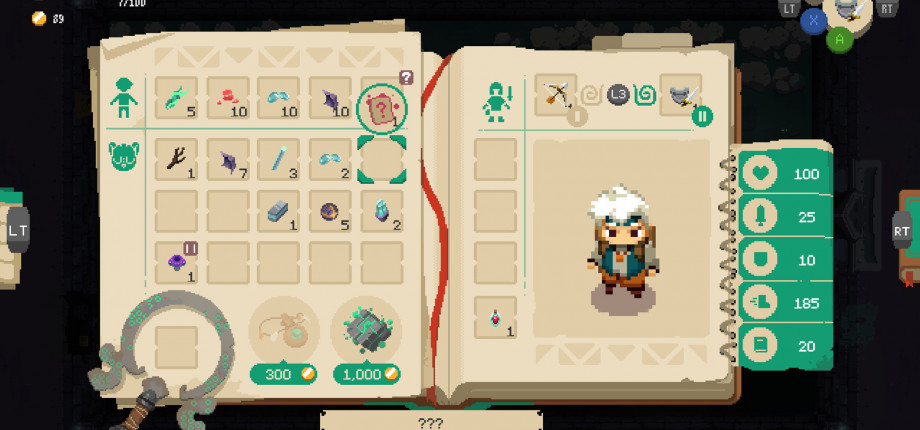The height and width of the screenshot is (430, 920).
Task: Open the help question mark on inventory
Action: pyautogui.click(x=406, y=77)
